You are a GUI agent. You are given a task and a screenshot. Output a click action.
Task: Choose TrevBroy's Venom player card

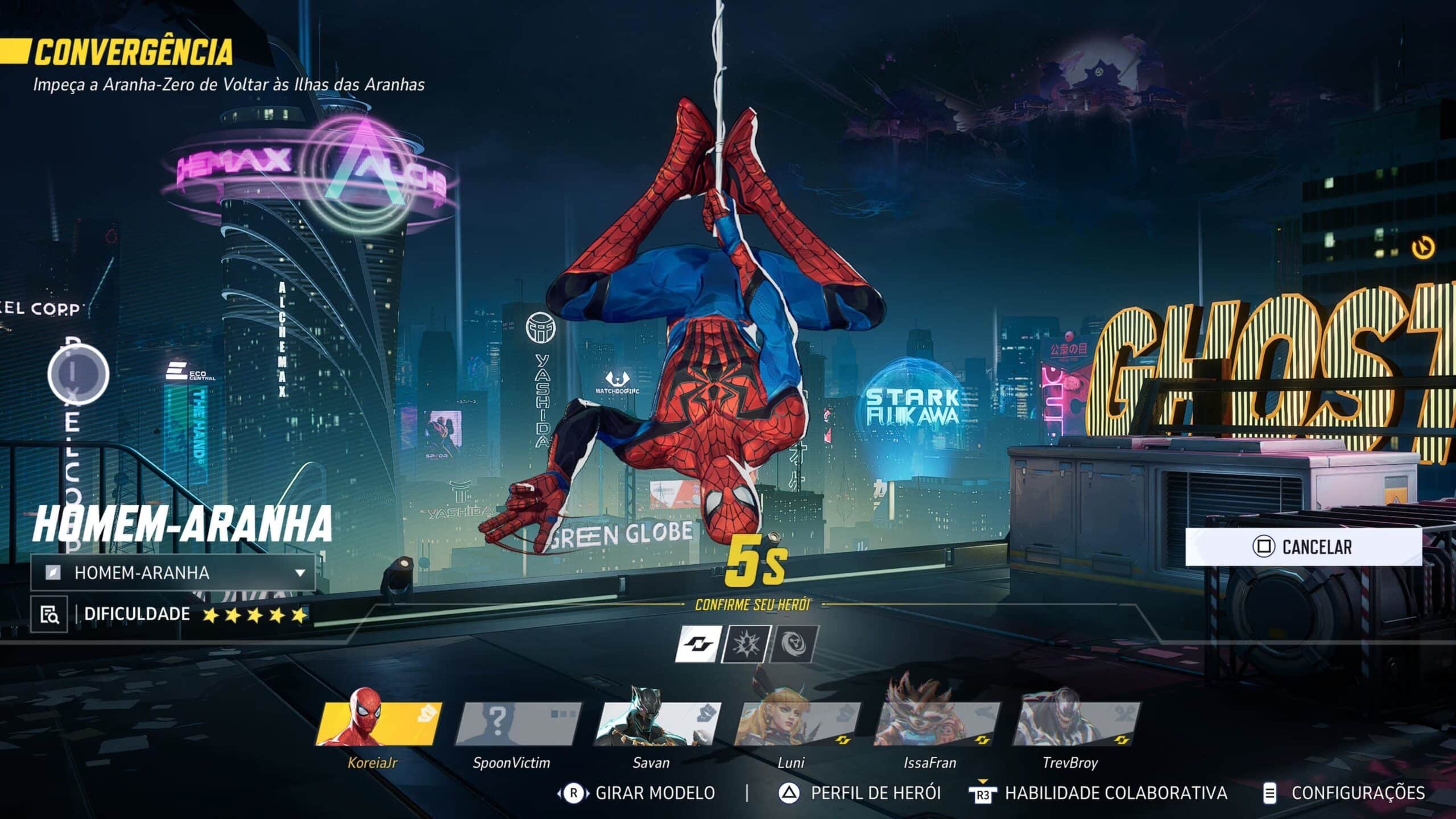point(1075,723)
